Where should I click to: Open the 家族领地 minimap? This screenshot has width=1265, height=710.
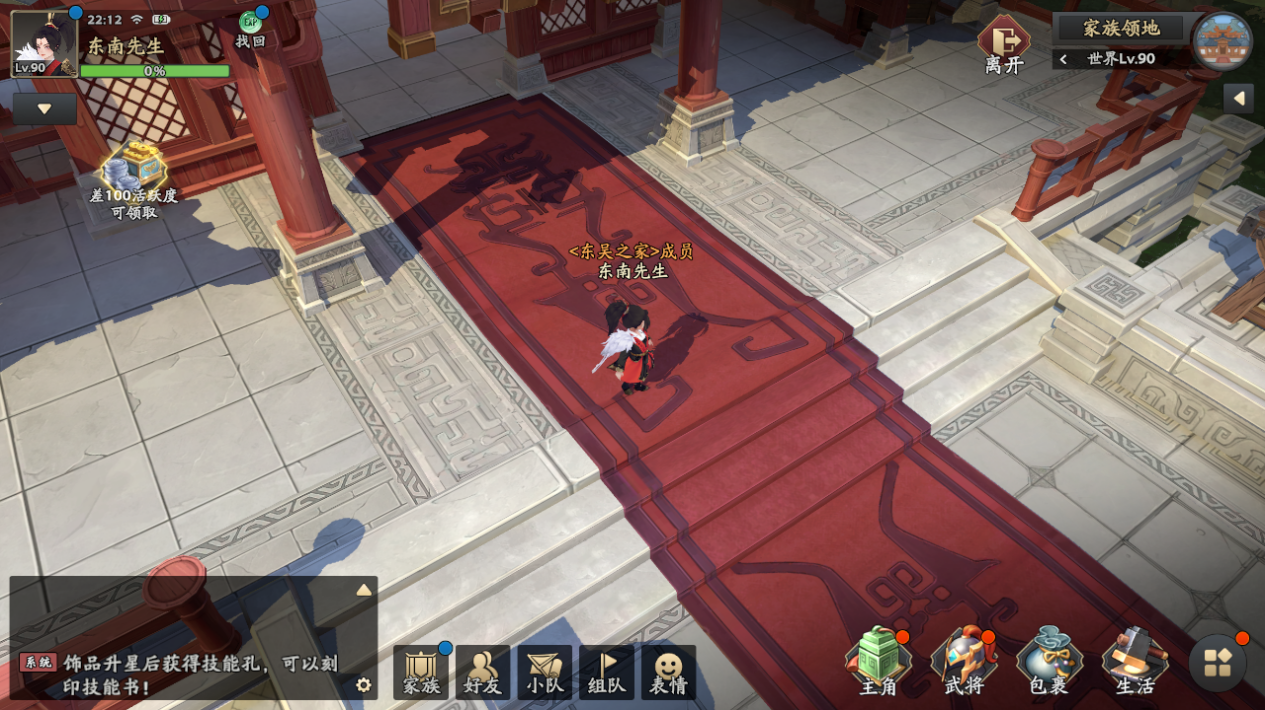pos(1223,43)
